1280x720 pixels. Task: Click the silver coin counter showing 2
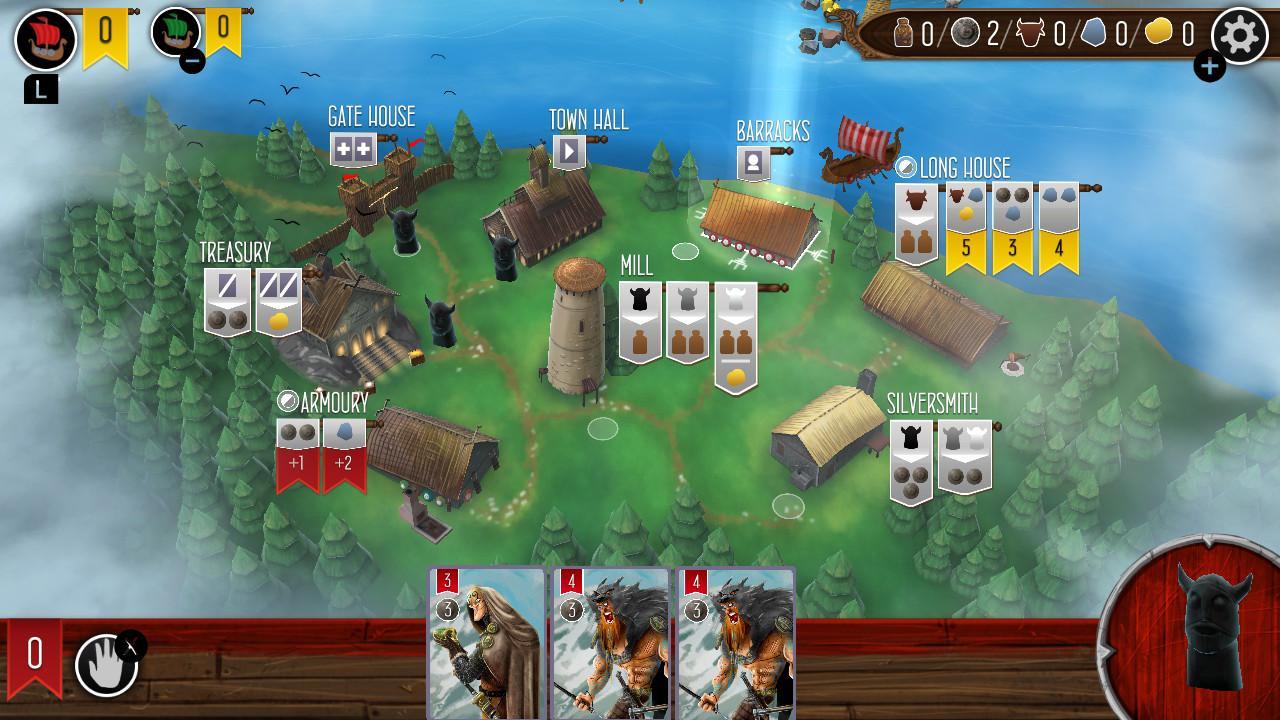(x=965, y=33)
